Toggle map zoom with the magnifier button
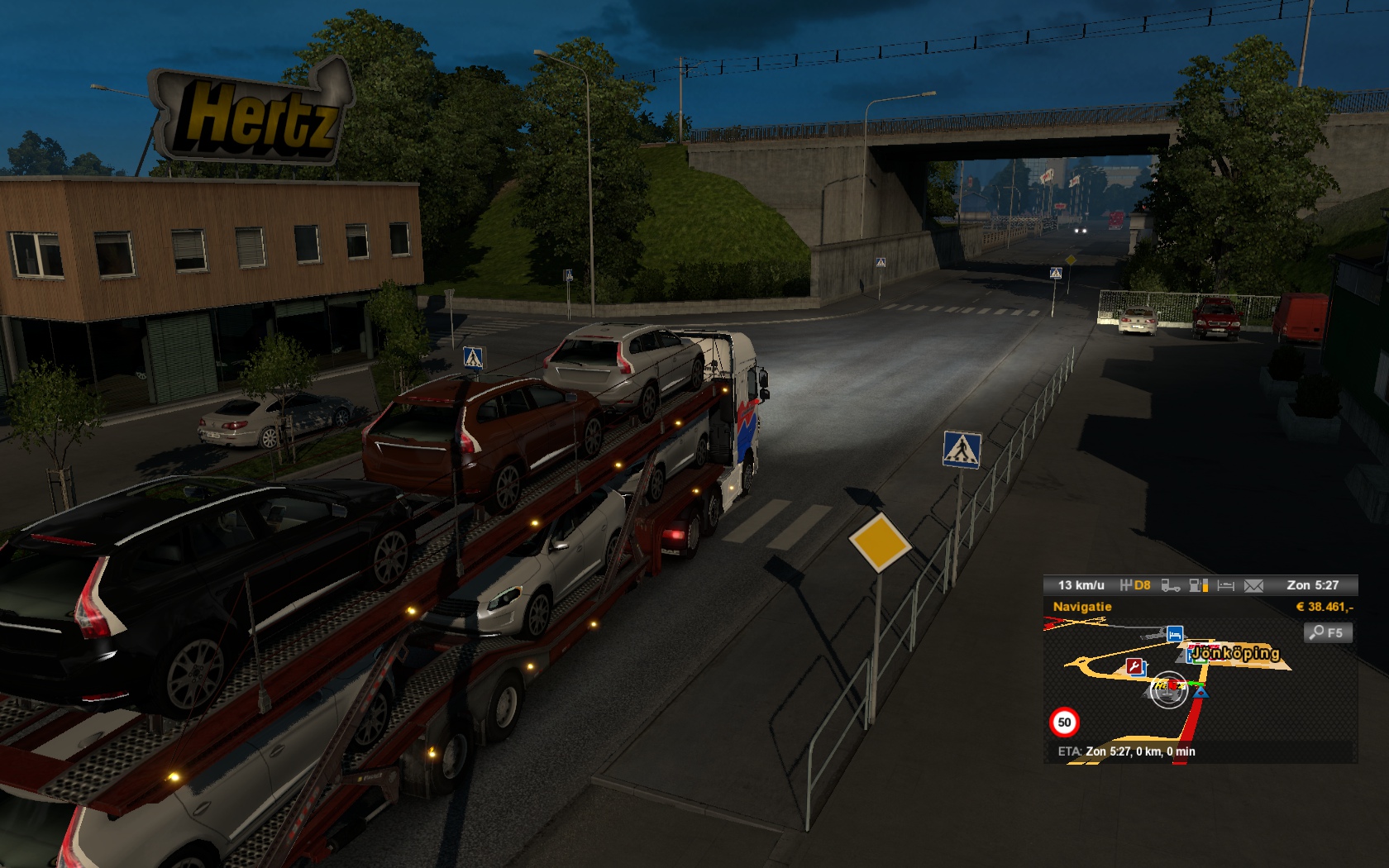1389x868 pixels. pyautogui.click(x=1327, y=632)
